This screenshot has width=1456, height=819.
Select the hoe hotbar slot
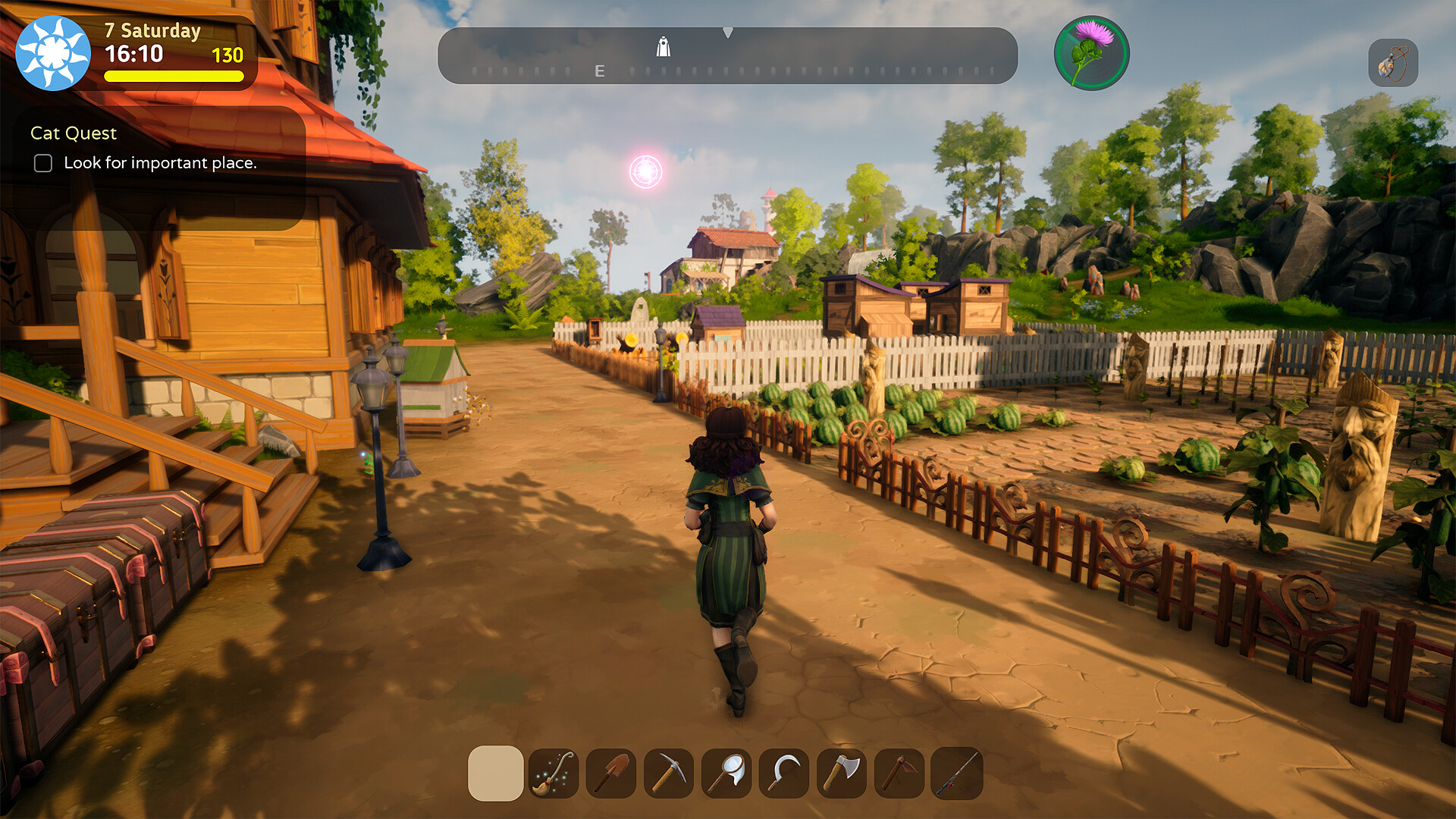click(x=899, y=773)
